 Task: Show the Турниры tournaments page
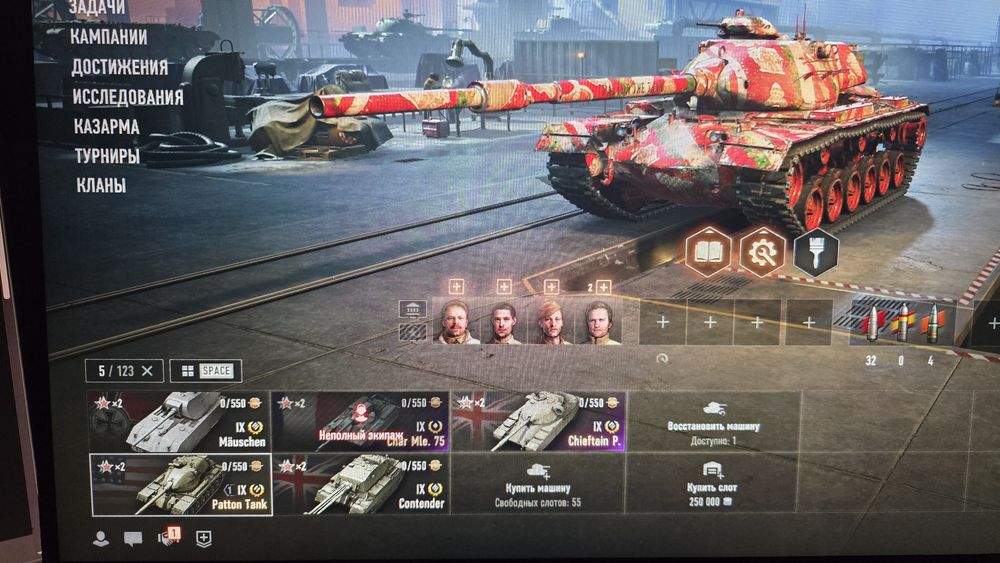pos(106,156)
